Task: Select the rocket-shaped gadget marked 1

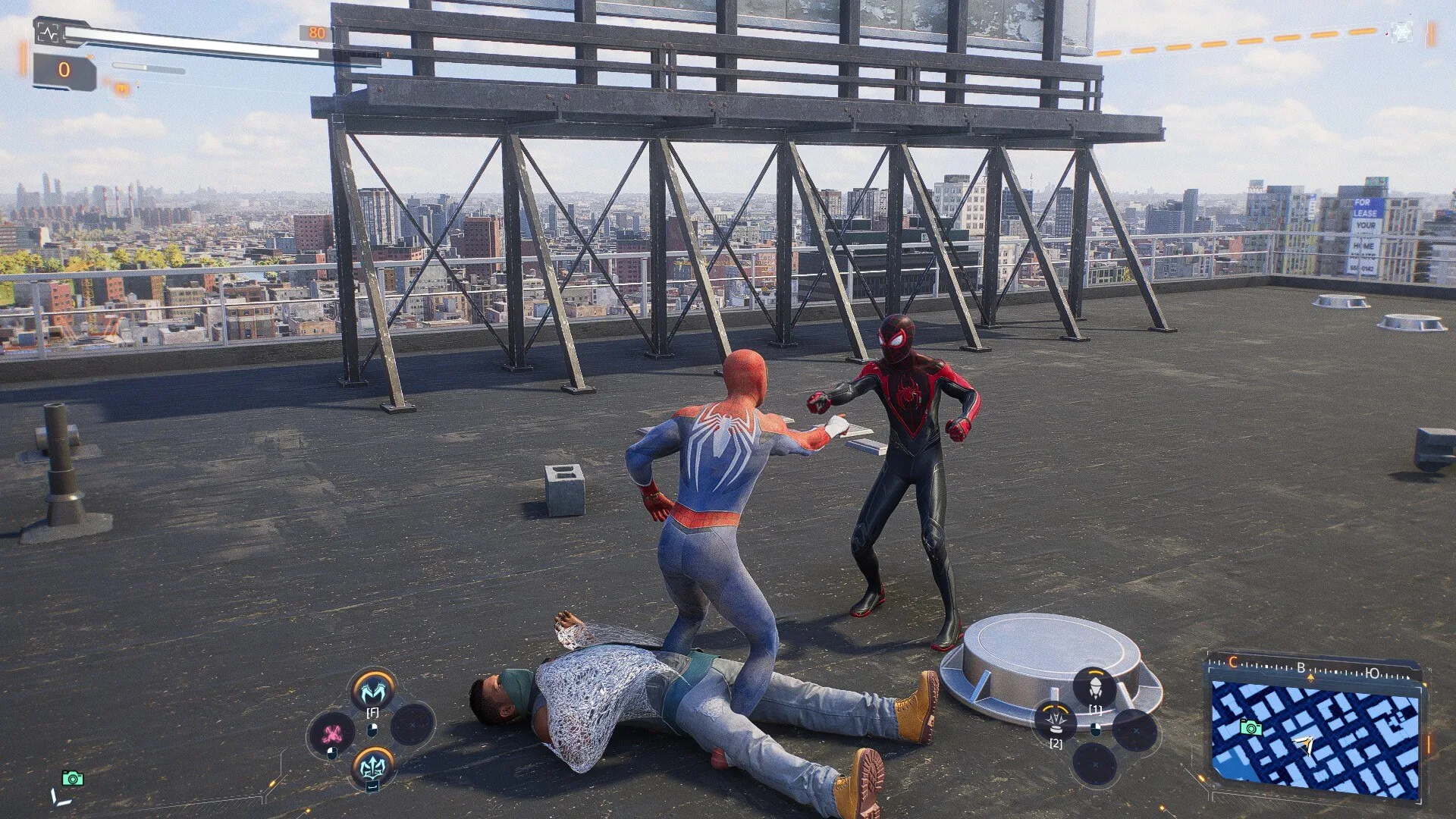Action: tap(1094, 688)
